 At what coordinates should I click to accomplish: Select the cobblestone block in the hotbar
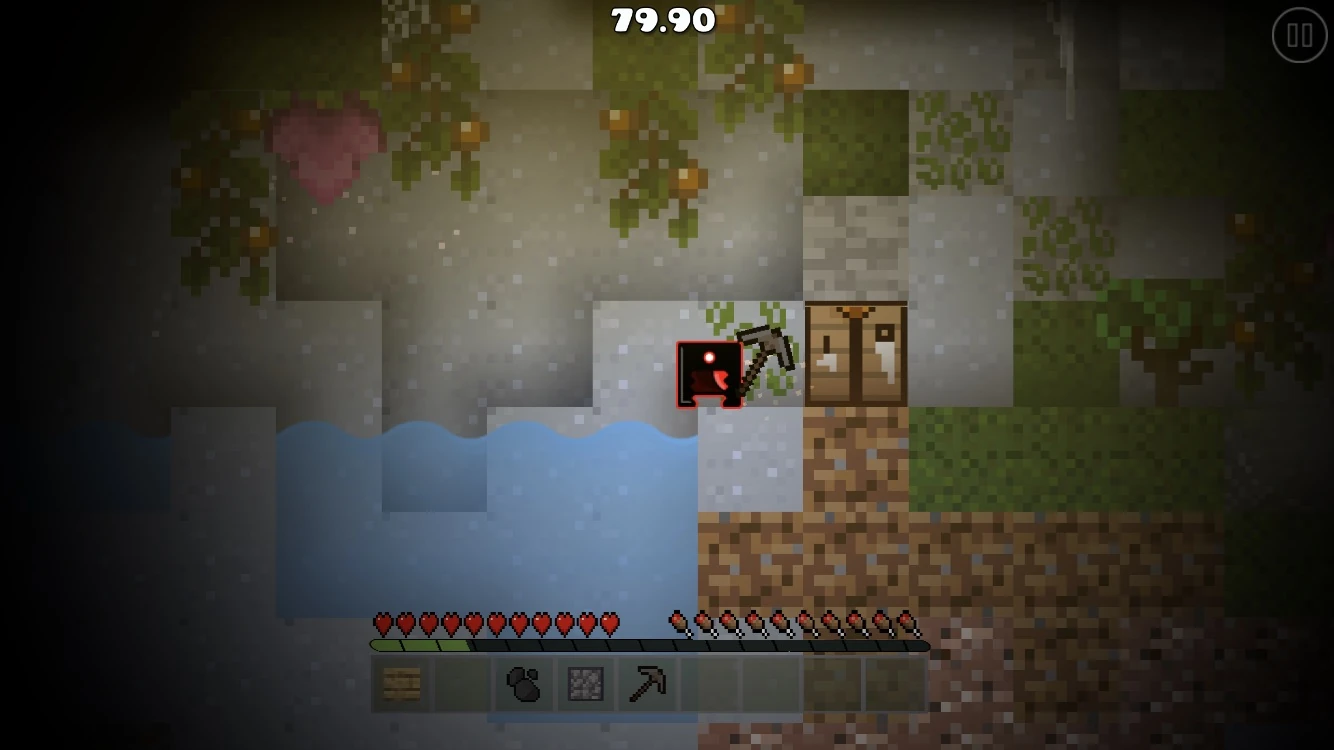[x=584, y=685]
